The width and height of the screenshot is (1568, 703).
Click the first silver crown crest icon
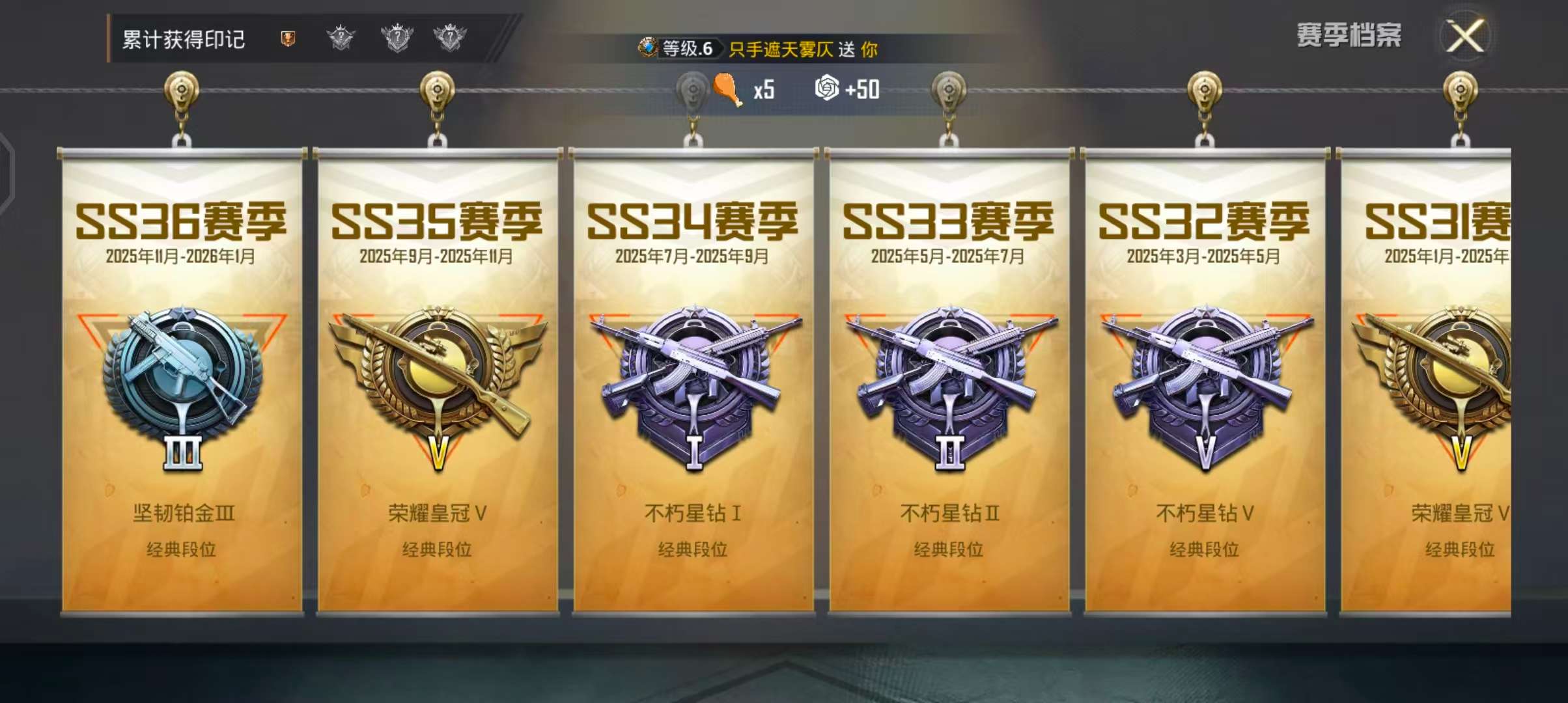tap(341, 38)
